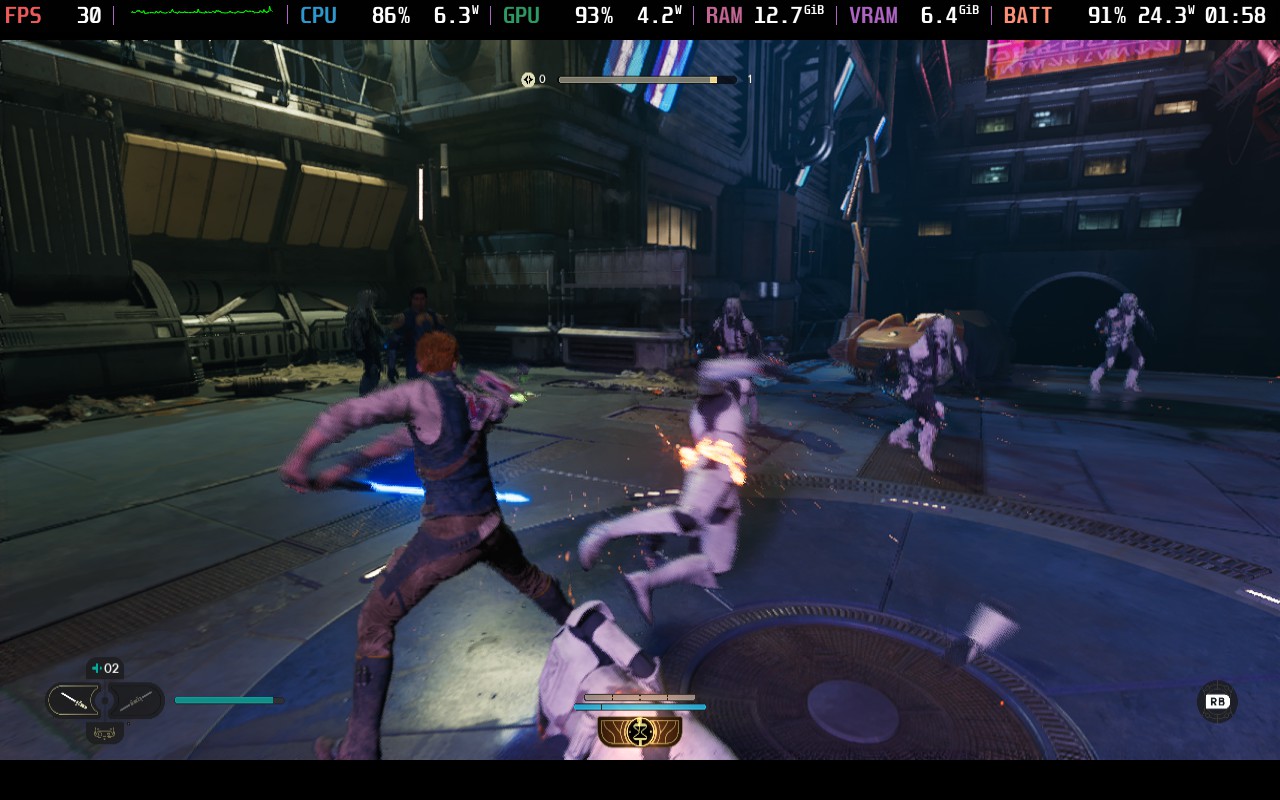Click the CPU label in the overlay bar

pyautogui.click(x=318, y=15)
